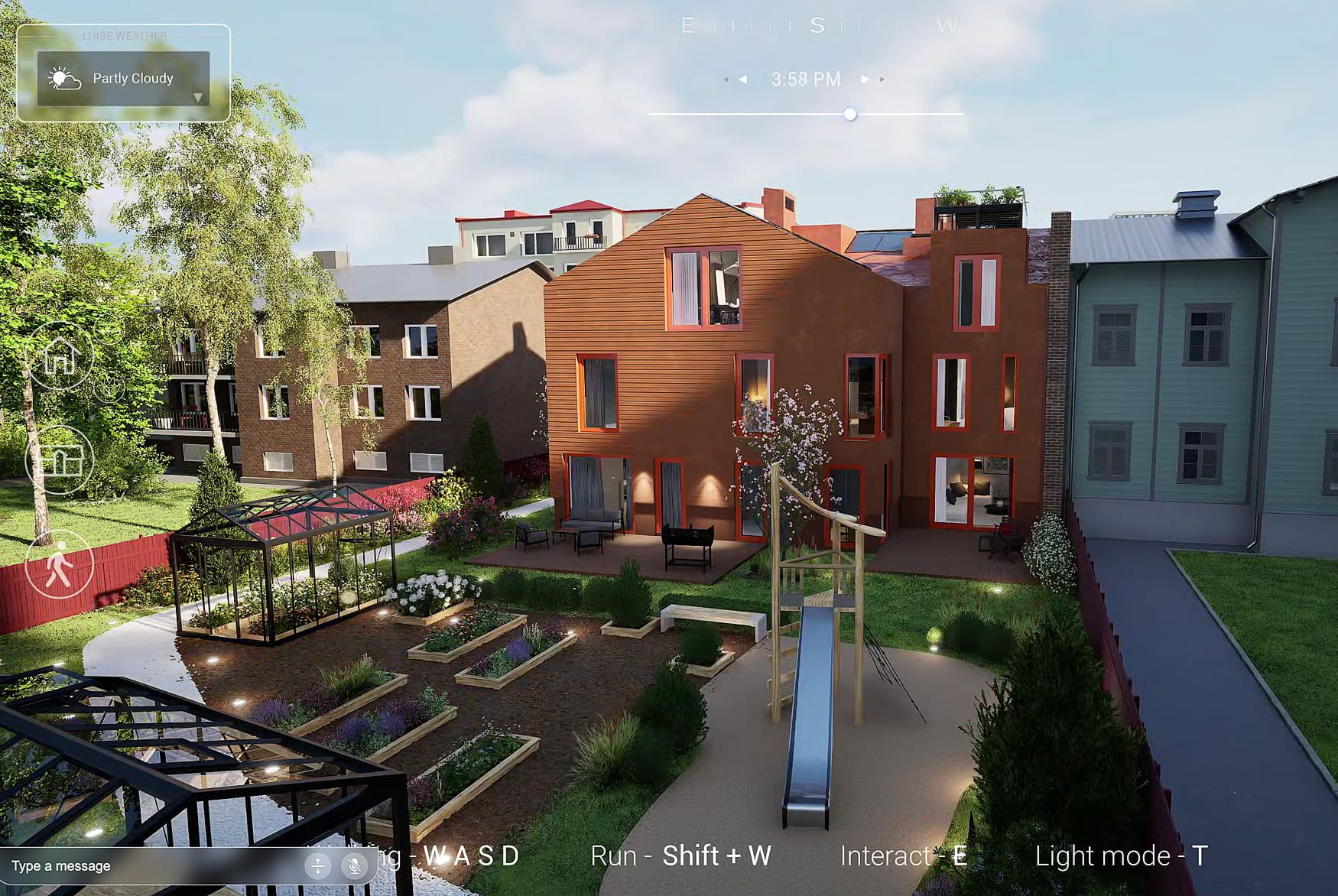The height and width of the screenshot is (896, 1338).
Task: Click the small outer right time arrow
Action: (882, 80)
